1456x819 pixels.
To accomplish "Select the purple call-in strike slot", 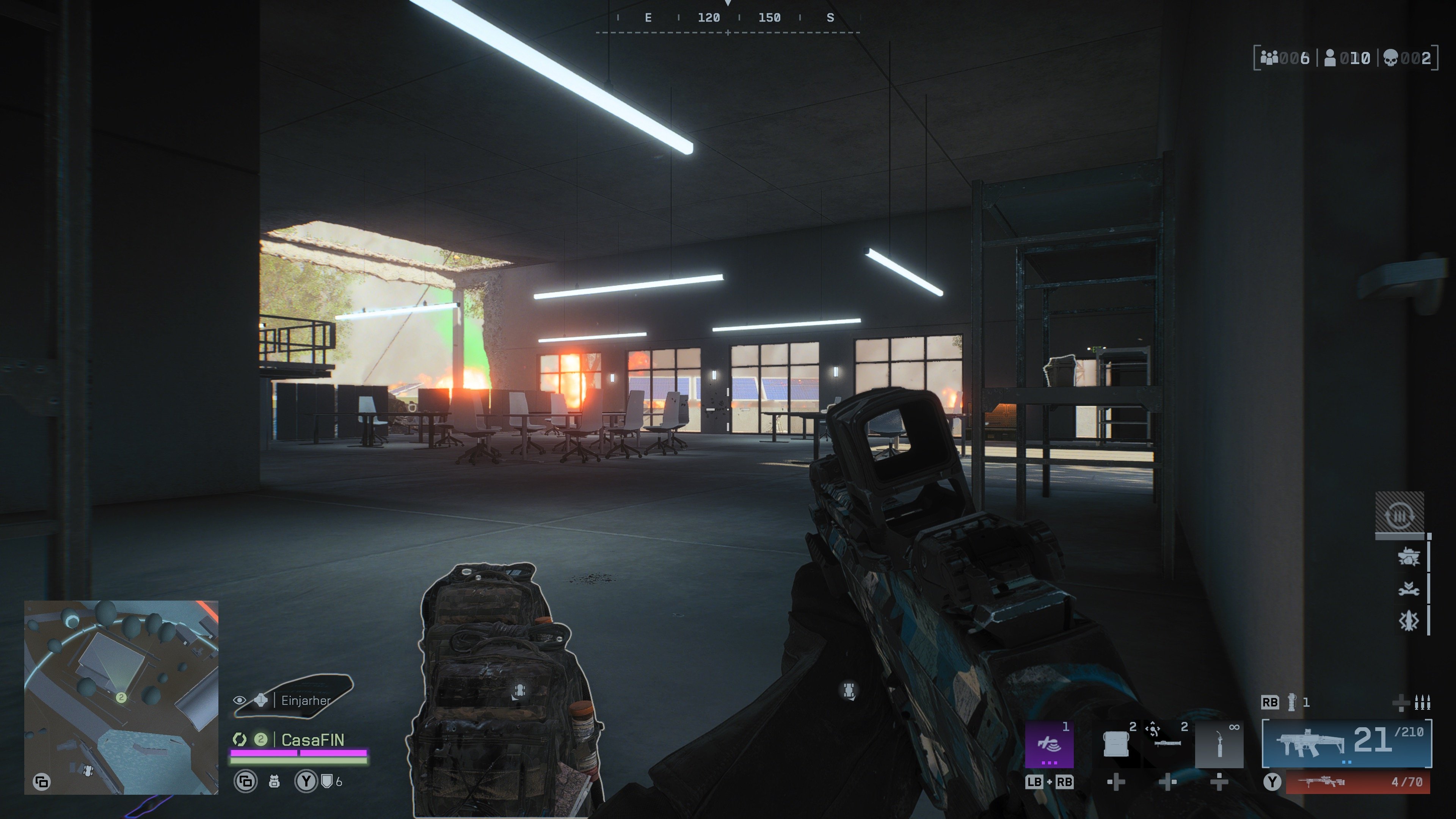I will (1049, 744).
